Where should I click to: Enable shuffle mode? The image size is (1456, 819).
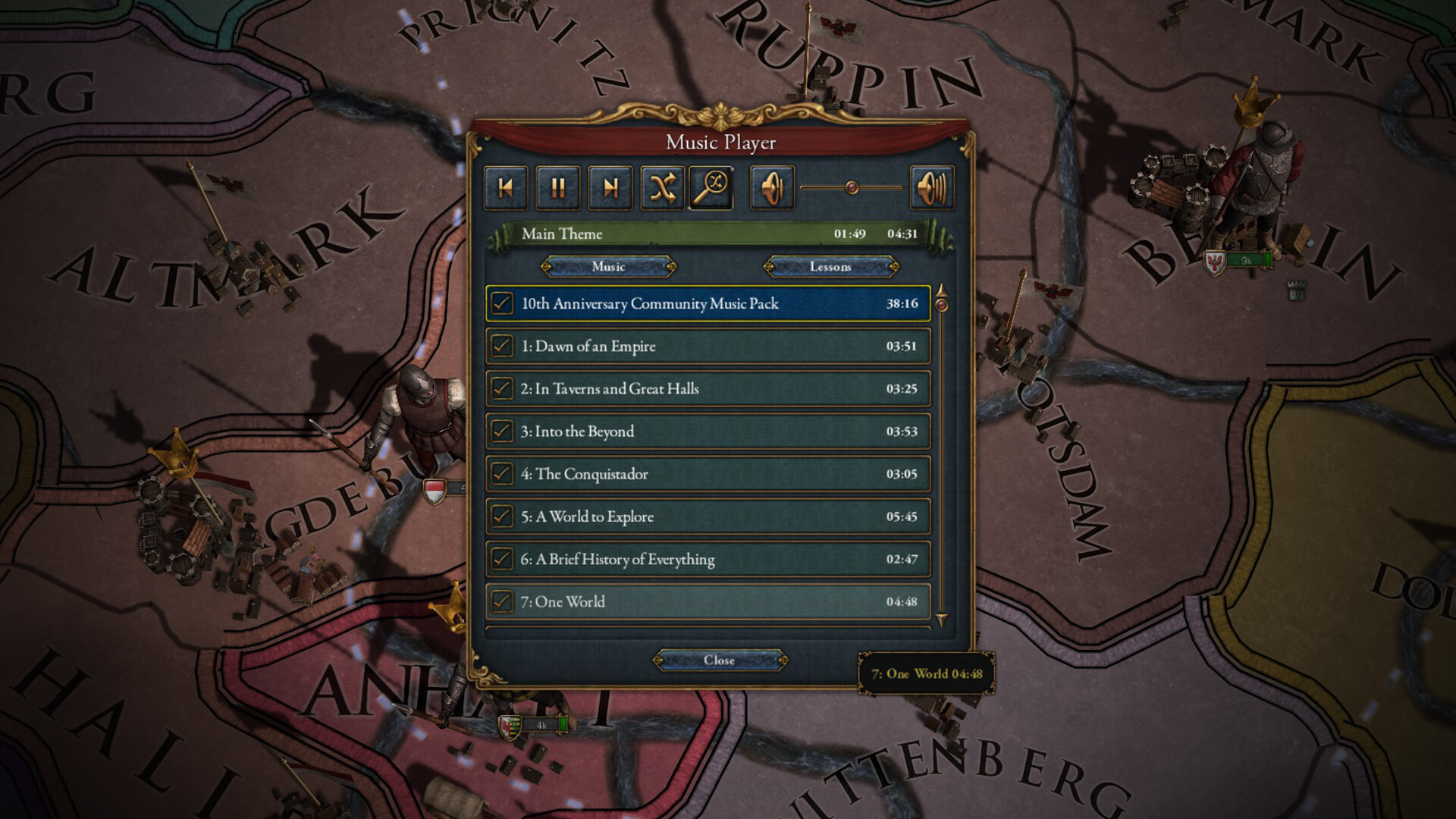661,188
